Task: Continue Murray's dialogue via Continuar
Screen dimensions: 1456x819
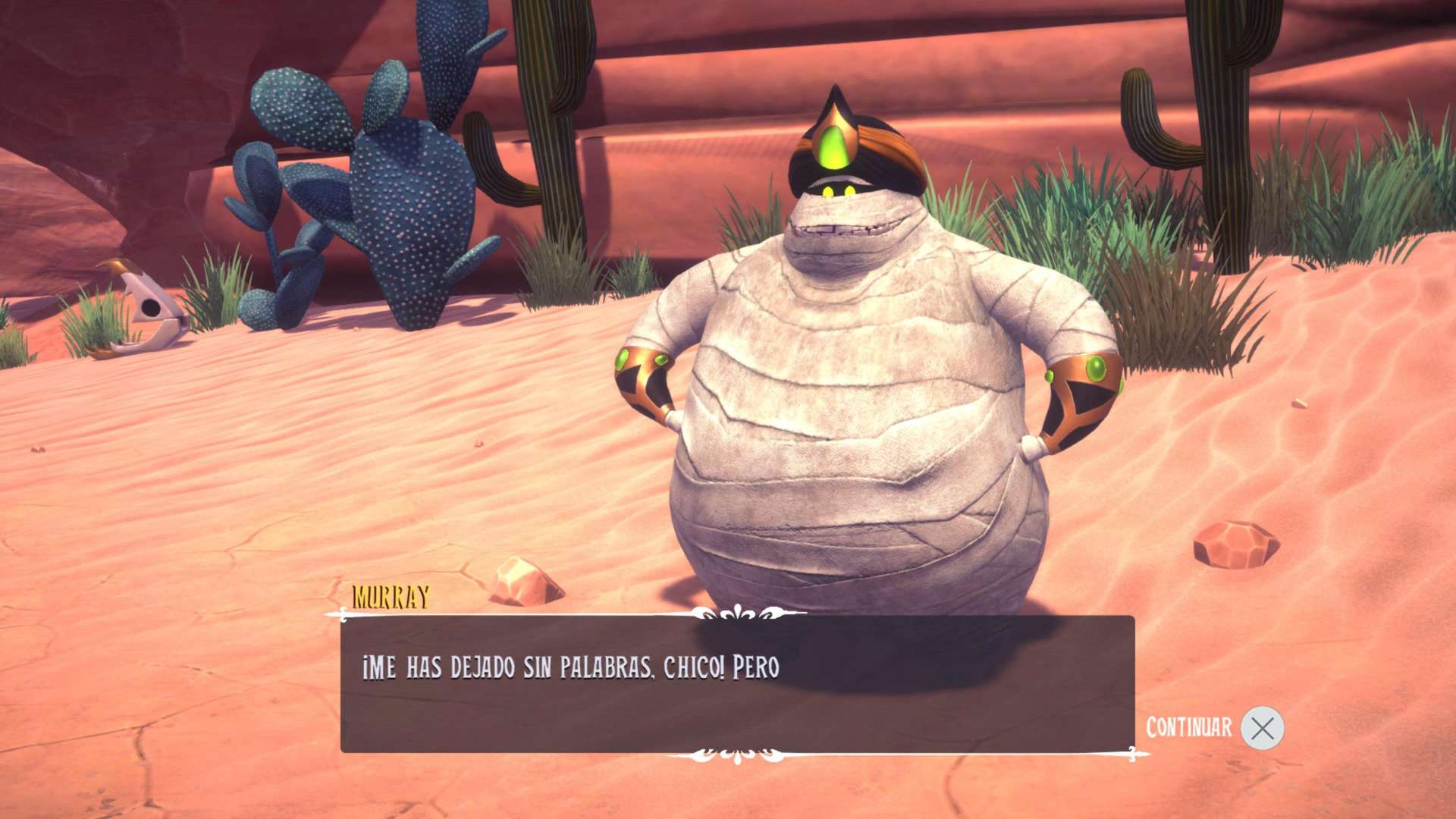Action: point(1261,728)
